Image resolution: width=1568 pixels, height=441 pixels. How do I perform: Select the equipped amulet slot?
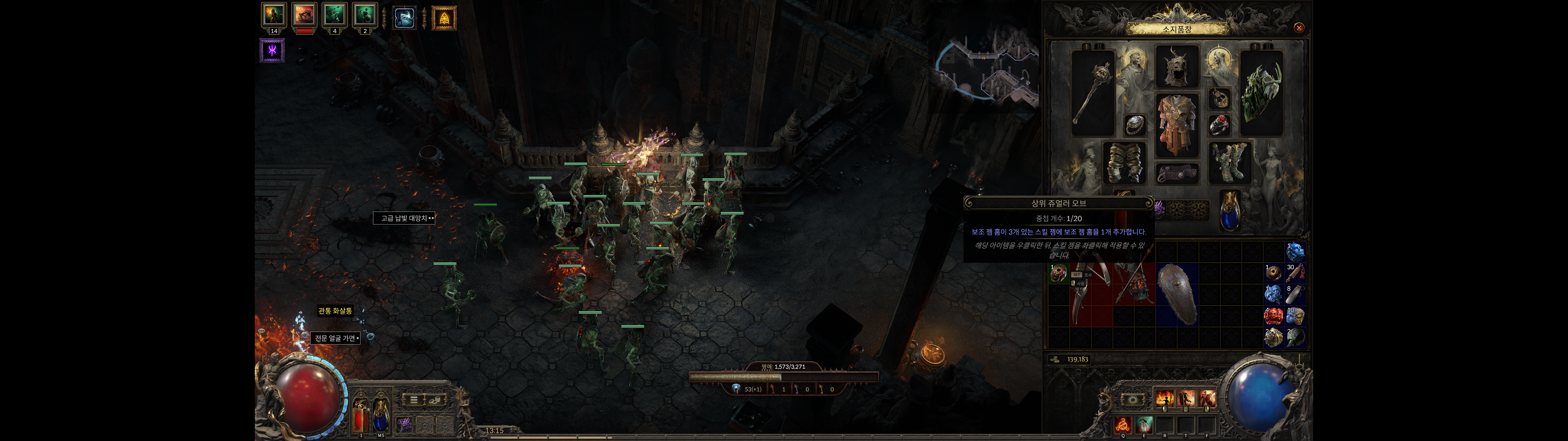pos(1219,98)
